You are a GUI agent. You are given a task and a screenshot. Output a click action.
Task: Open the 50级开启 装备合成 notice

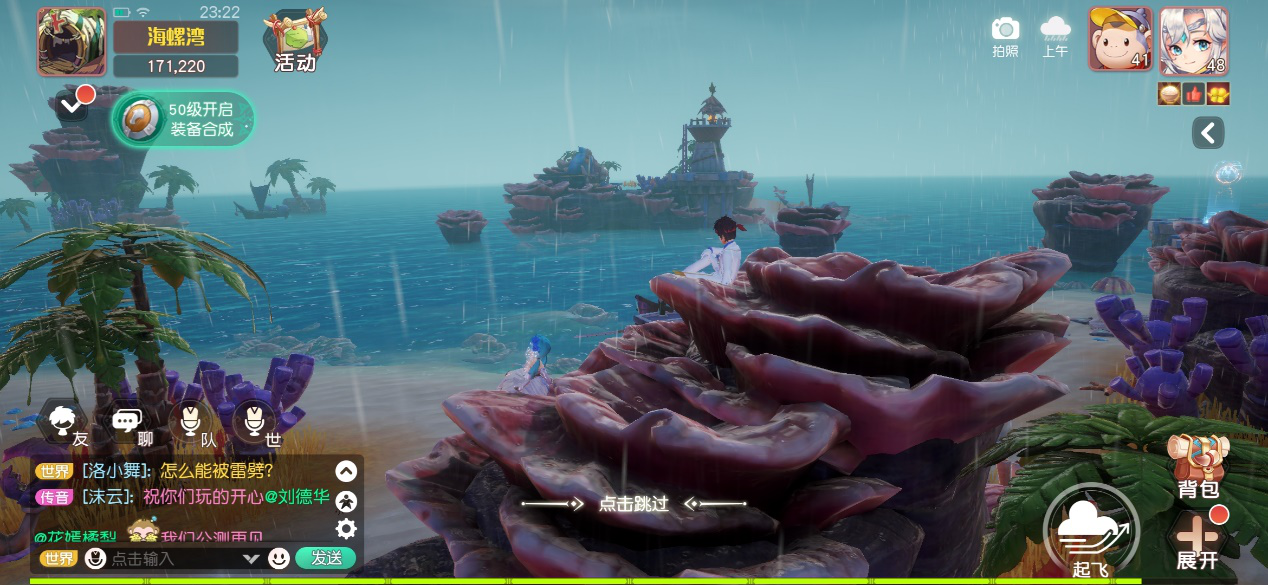click(184, 119)
